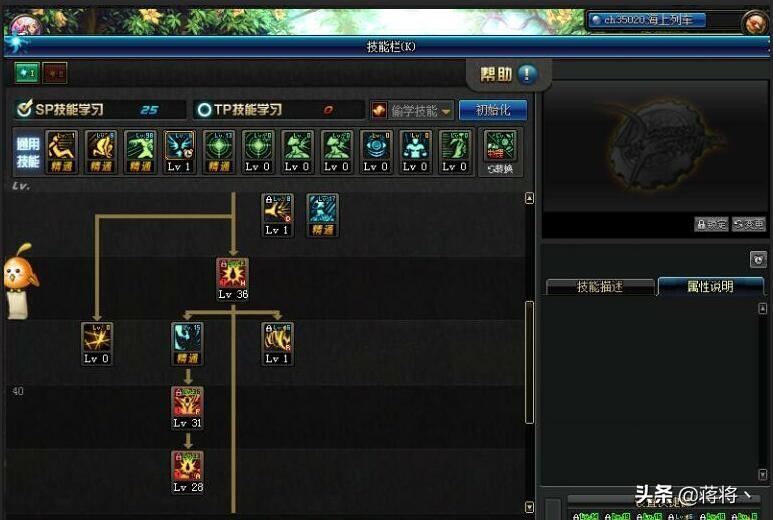The width and height of the screenshot is (773, 520).
Task: Switch to the 属性说明 tab
Action: point(710,287)
